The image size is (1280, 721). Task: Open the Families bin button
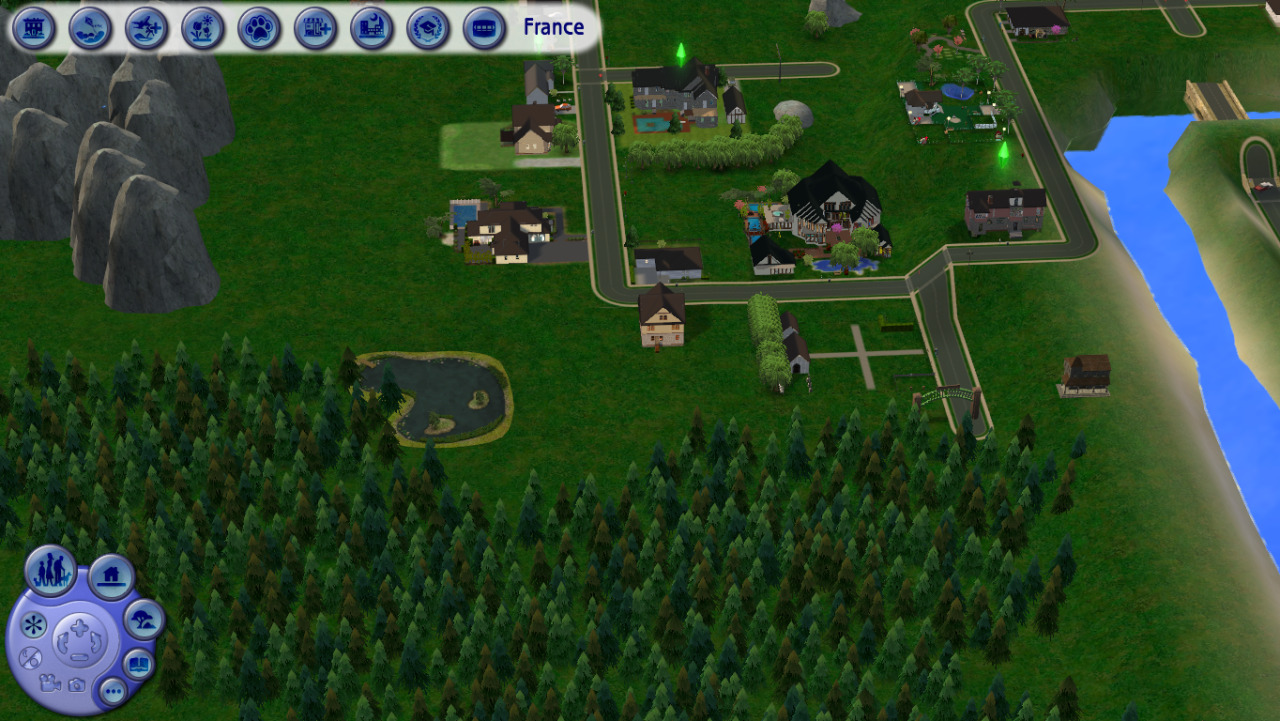[x=50, y=571]
